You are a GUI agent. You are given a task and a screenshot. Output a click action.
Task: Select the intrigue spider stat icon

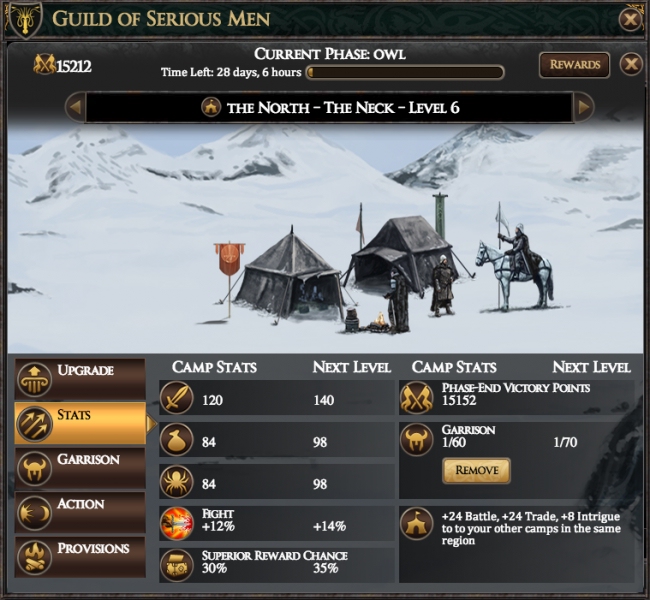[177, 482]
